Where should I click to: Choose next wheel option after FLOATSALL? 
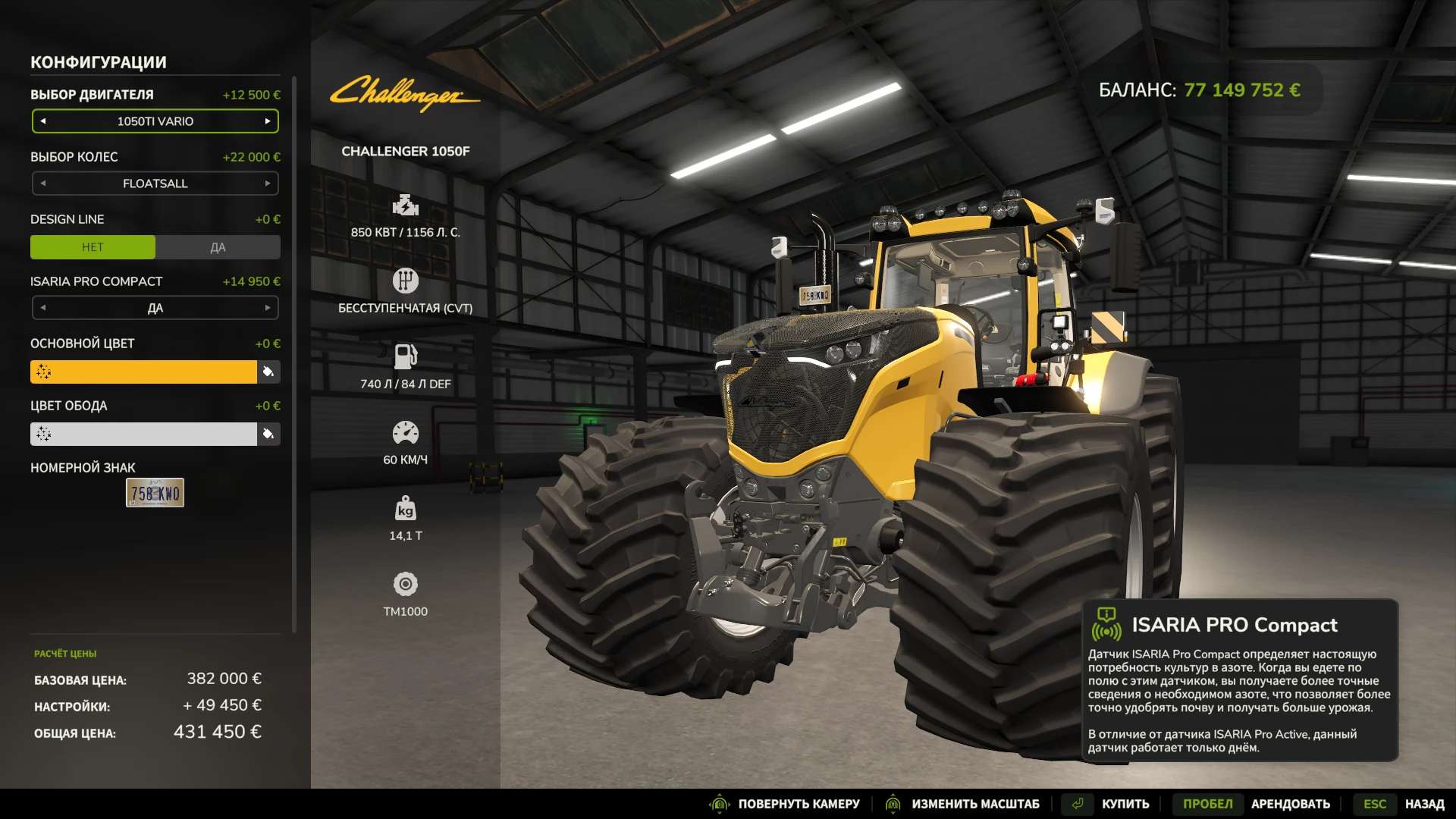pyautogui.click(x=268, y=184)
